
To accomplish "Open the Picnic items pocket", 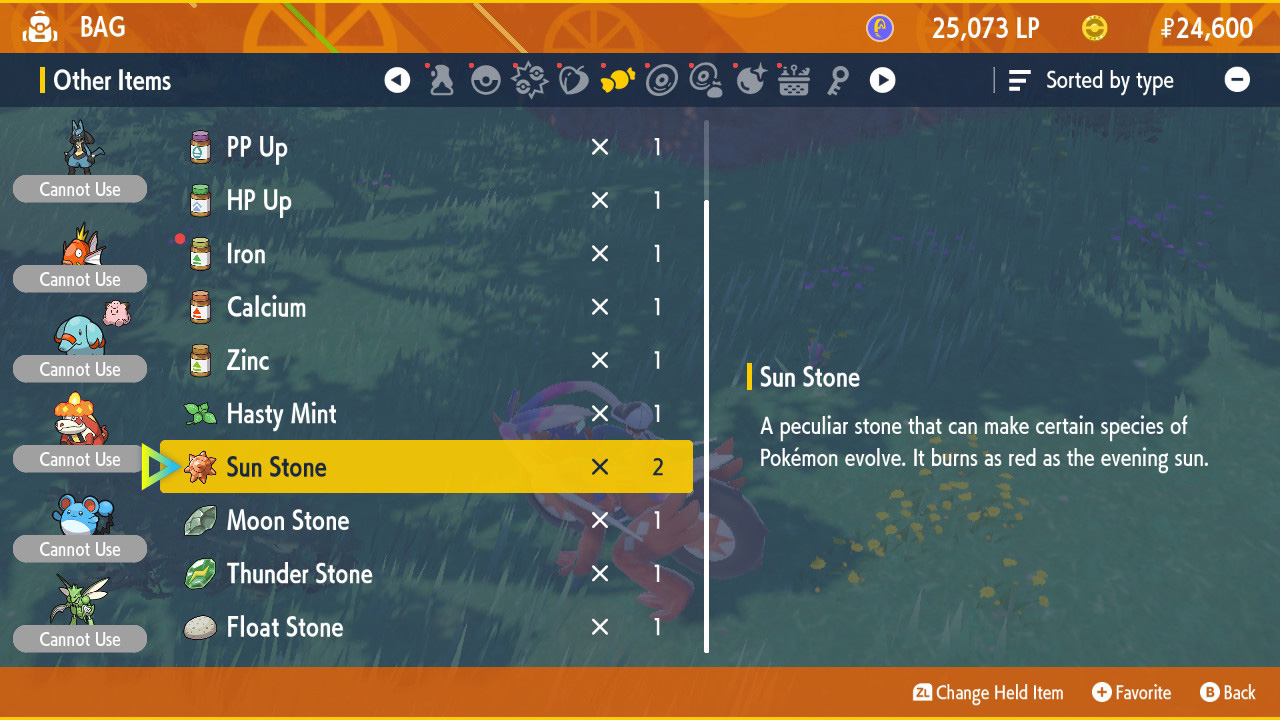I will point(793,80).
